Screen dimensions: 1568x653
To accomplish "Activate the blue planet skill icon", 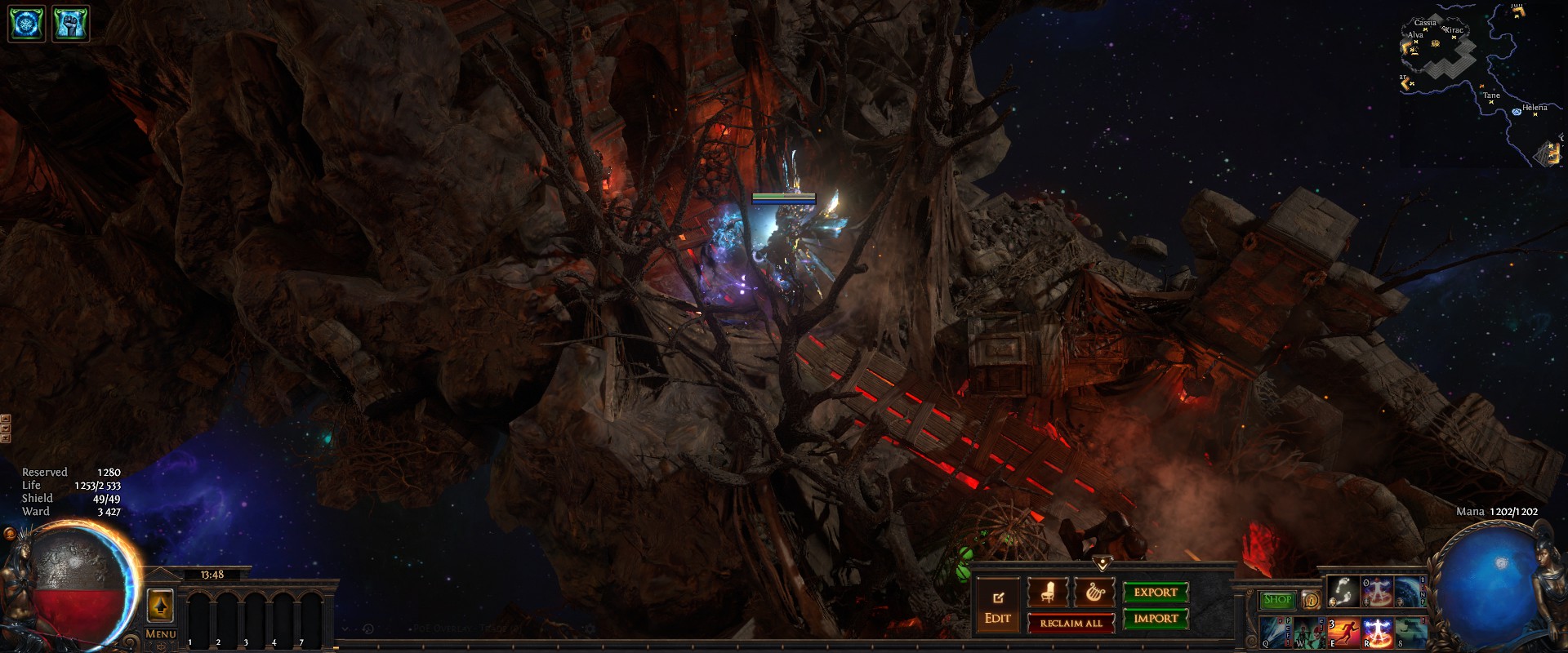I will coord(1410,592).
